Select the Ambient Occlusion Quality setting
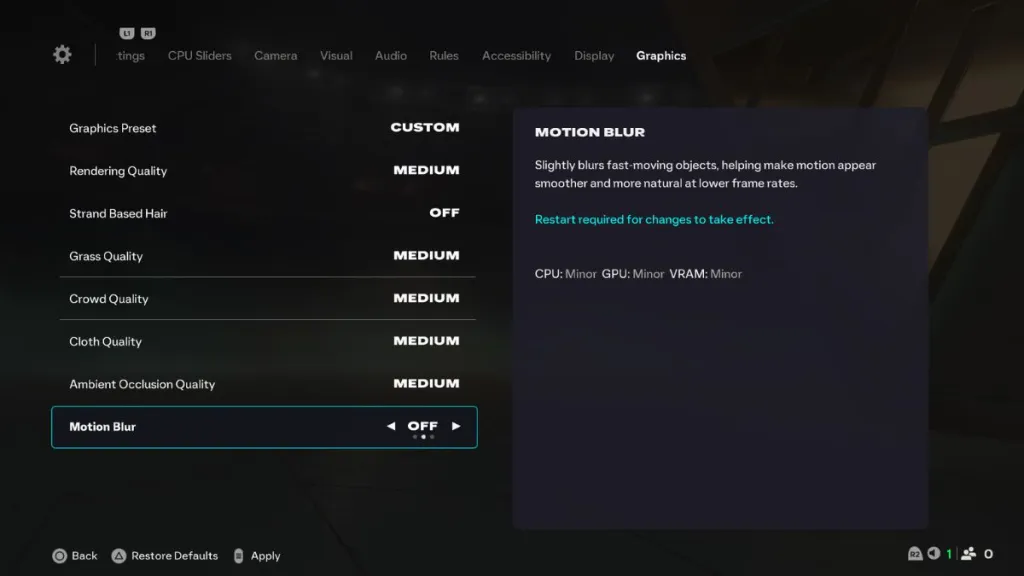The width and height of the screenshot is (1024, 576). (x=264, y=384)
